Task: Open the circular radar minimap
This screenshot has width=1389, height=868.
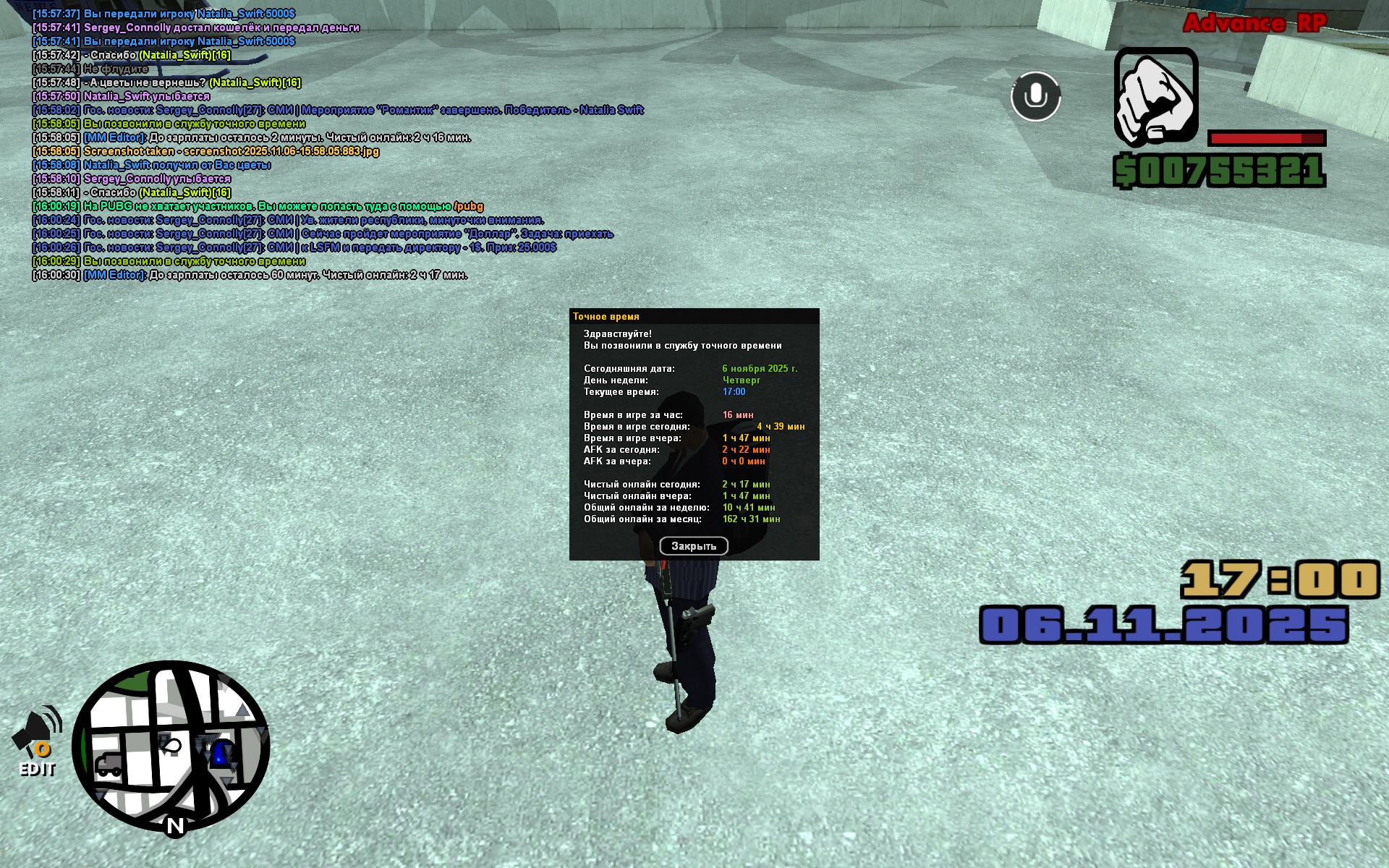Action: pos(171,746)
